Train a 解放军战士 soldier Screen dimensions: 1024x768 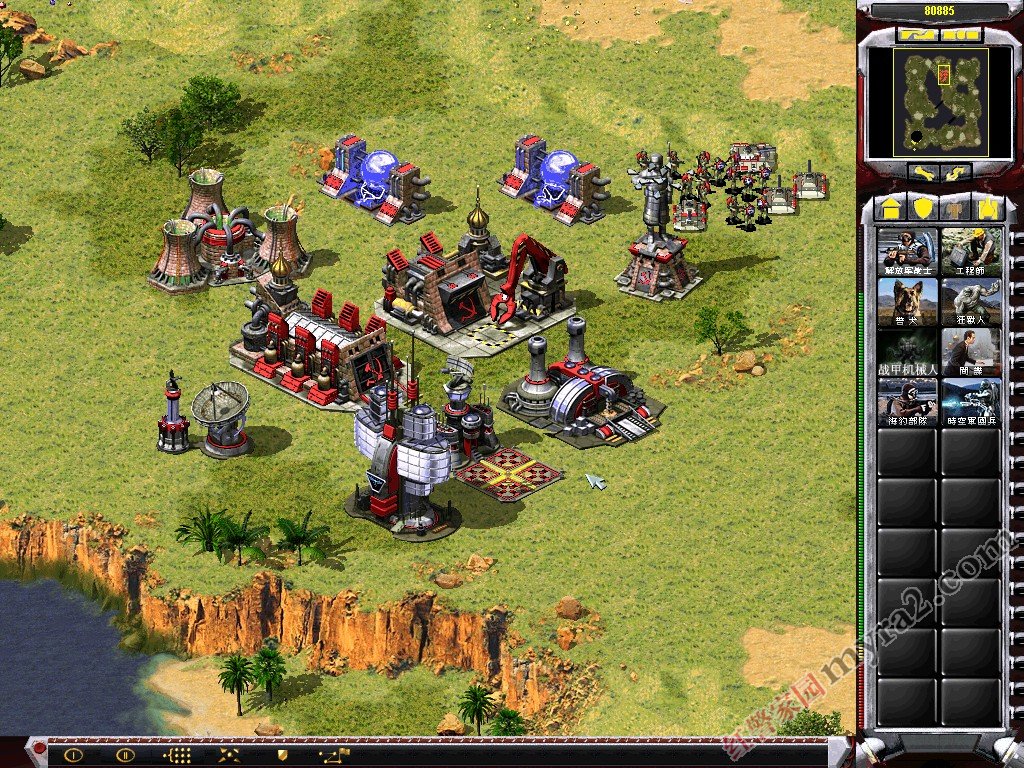click(907, 252)
